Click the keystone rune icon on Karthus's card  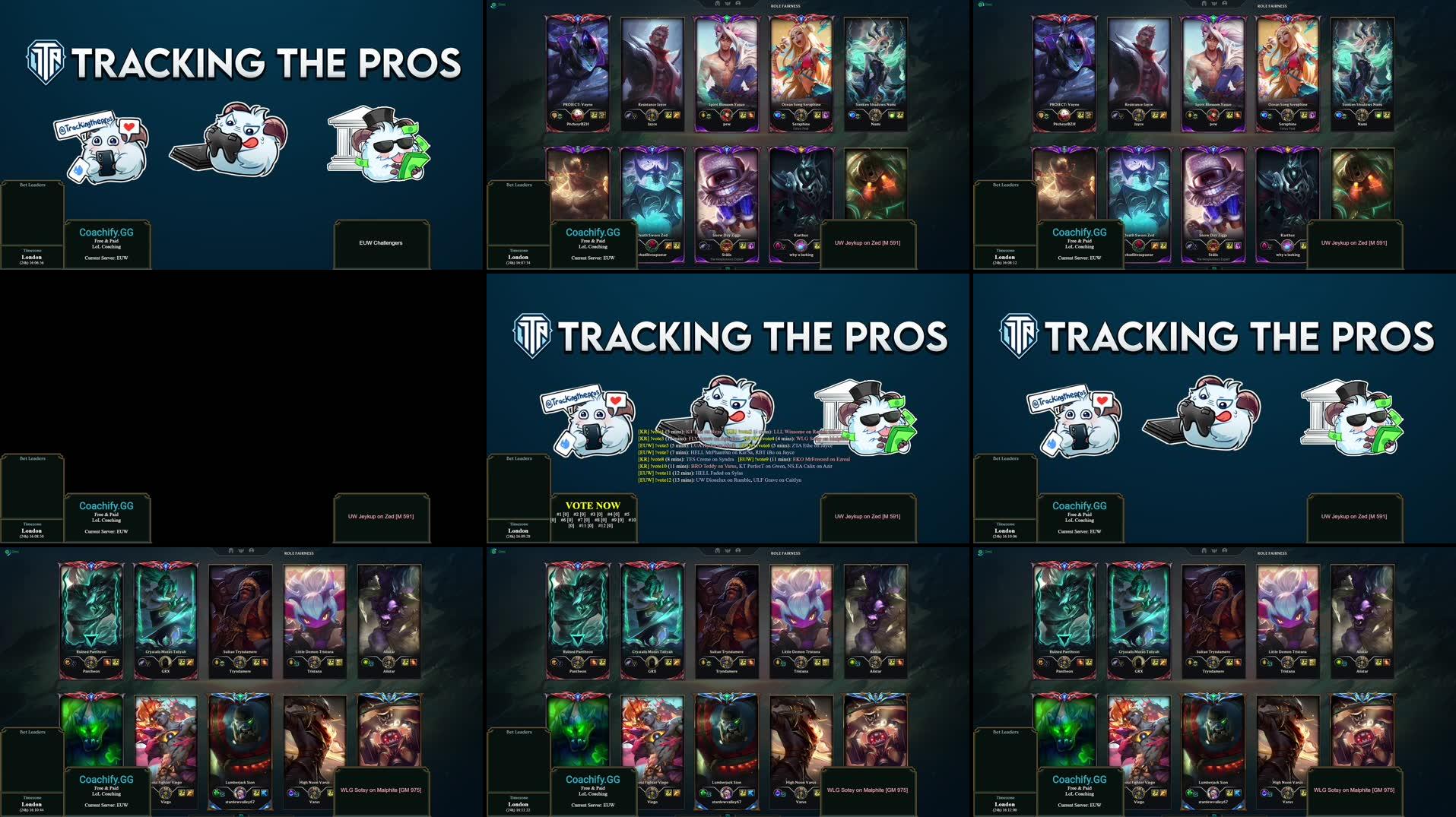point(778,246)
